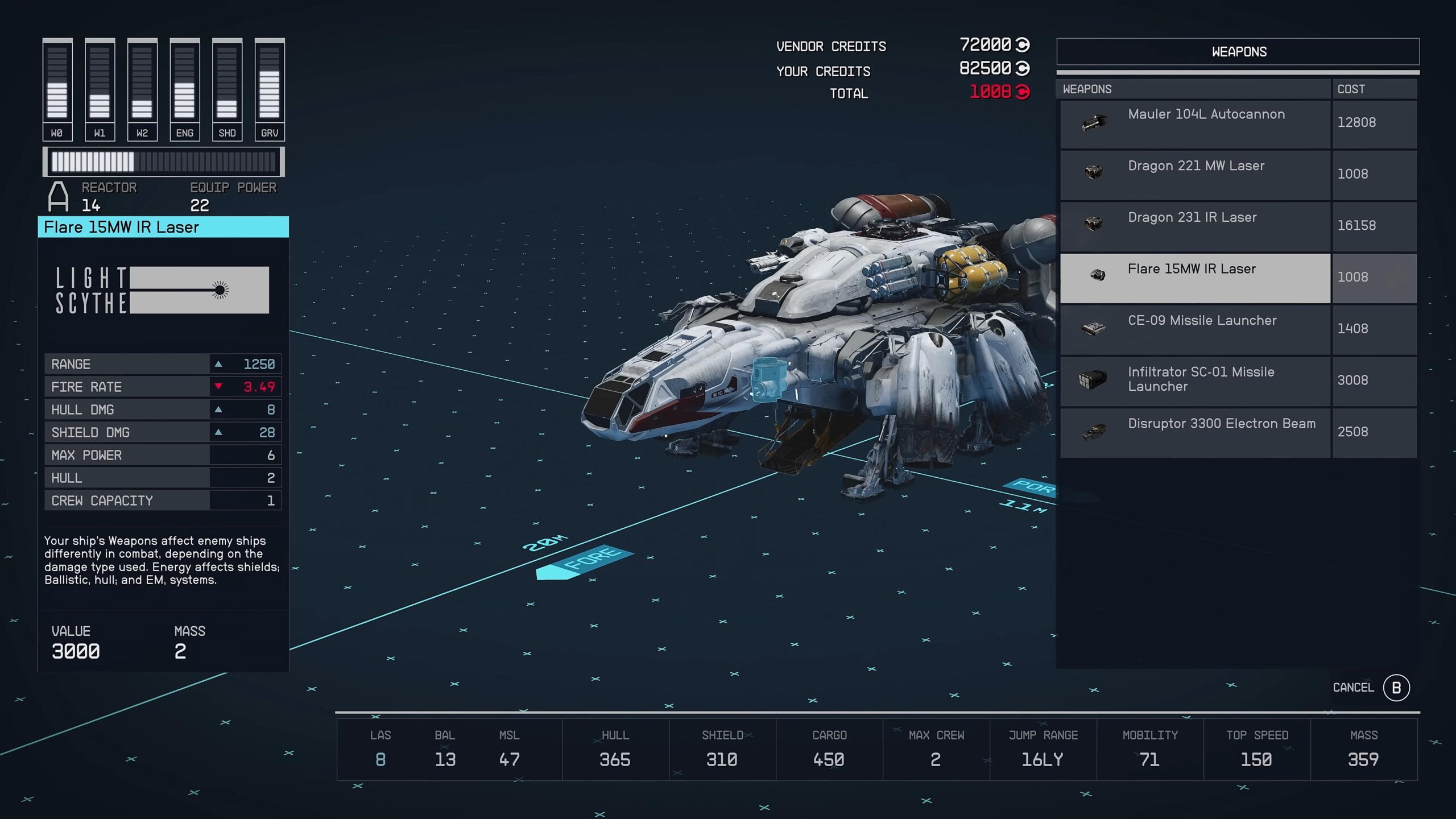
Task: Select the W0 weapon power bar
Action: coord(57,89)
